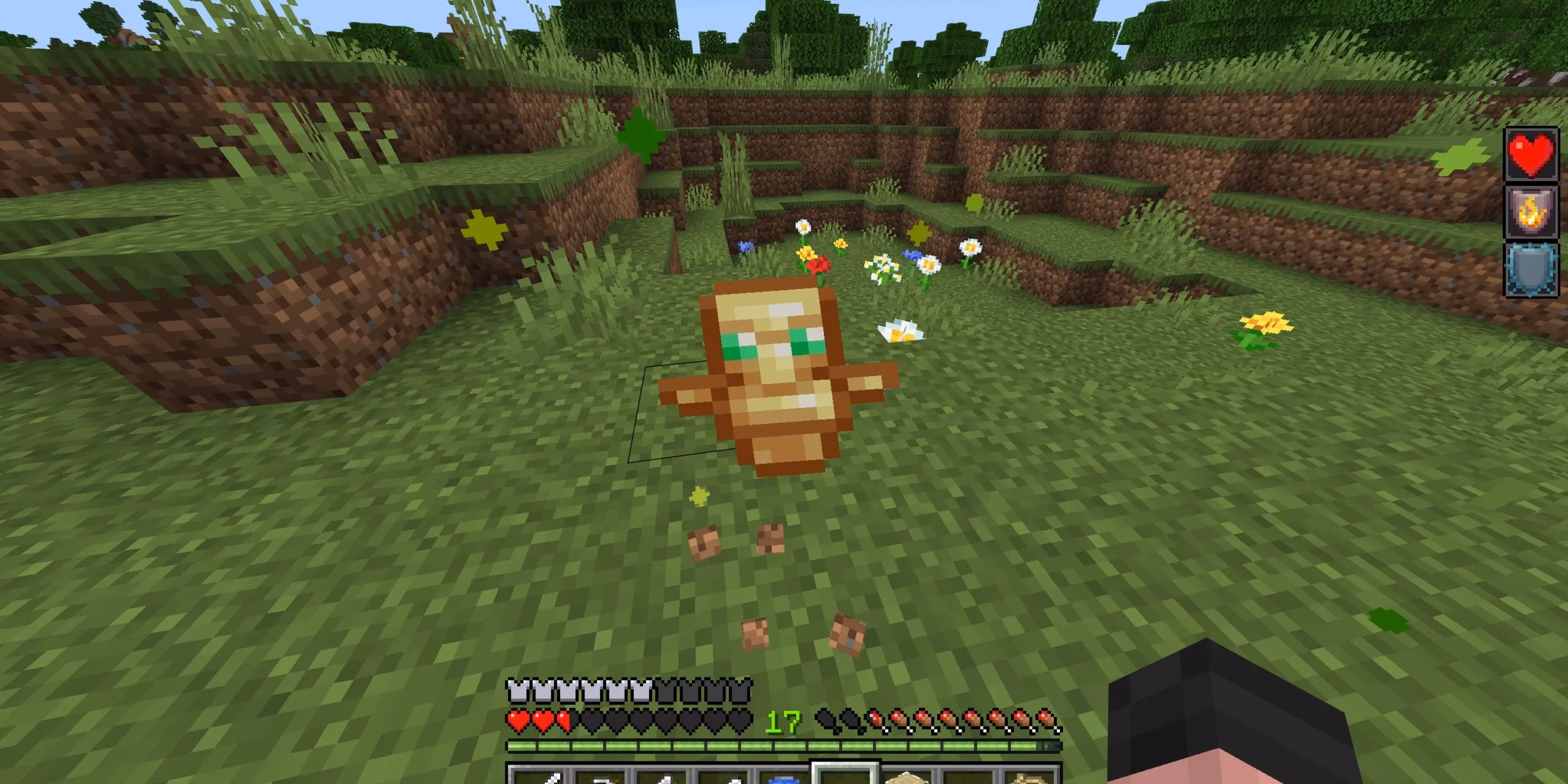Click the Regeneration heart status effect icon
This screenshot has height=784, width=1568.
[x=1531, y=153]
